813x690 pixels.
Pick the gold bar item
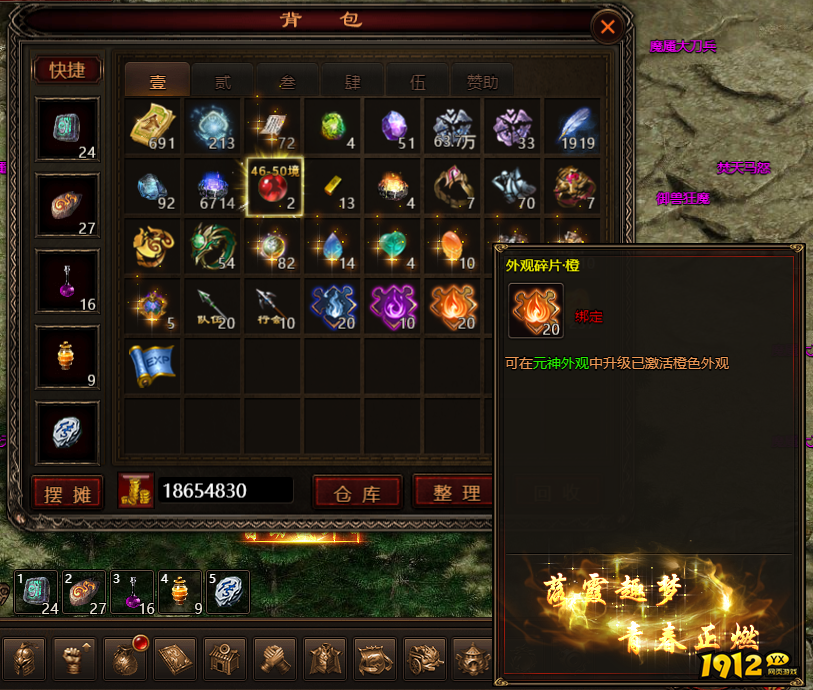tap(332, 186)
